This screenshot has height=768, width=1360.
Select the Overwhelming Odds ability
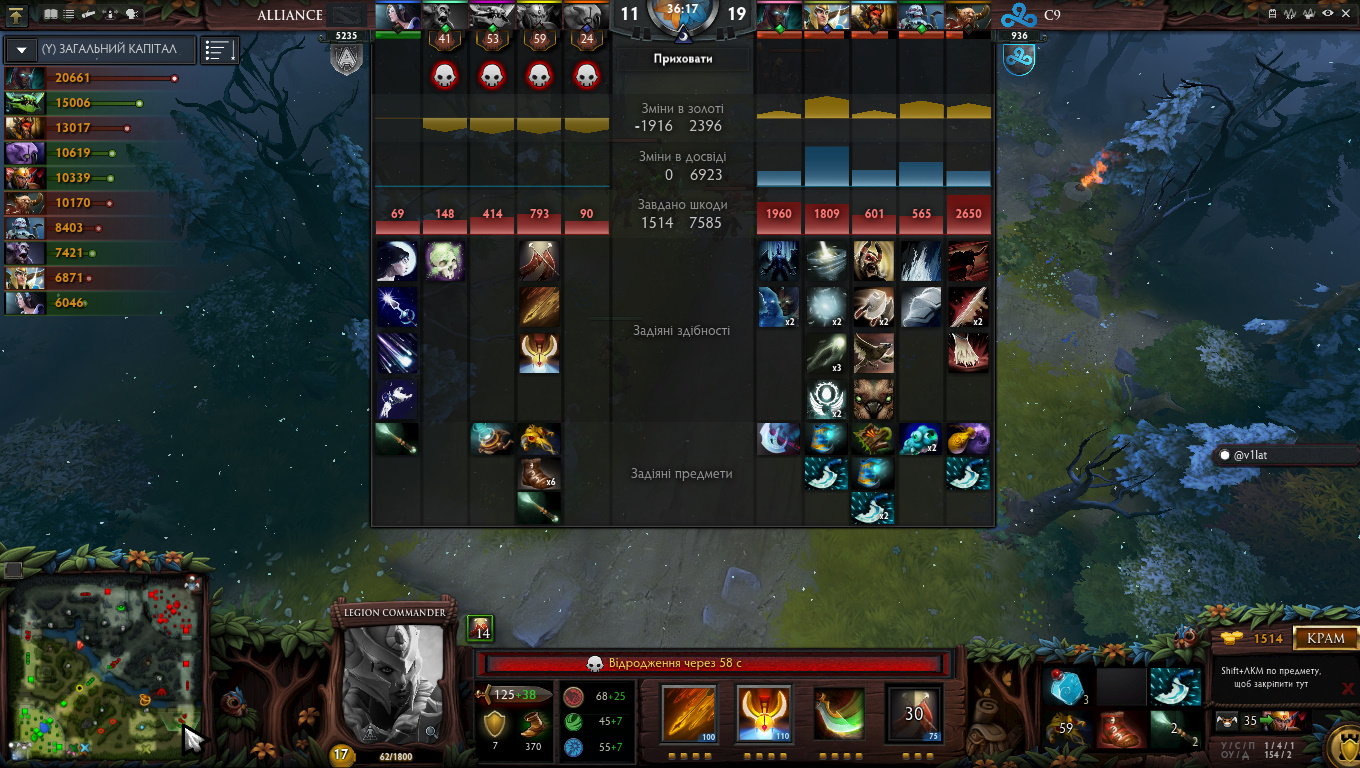pyautogui.click(x=690, y=713)
